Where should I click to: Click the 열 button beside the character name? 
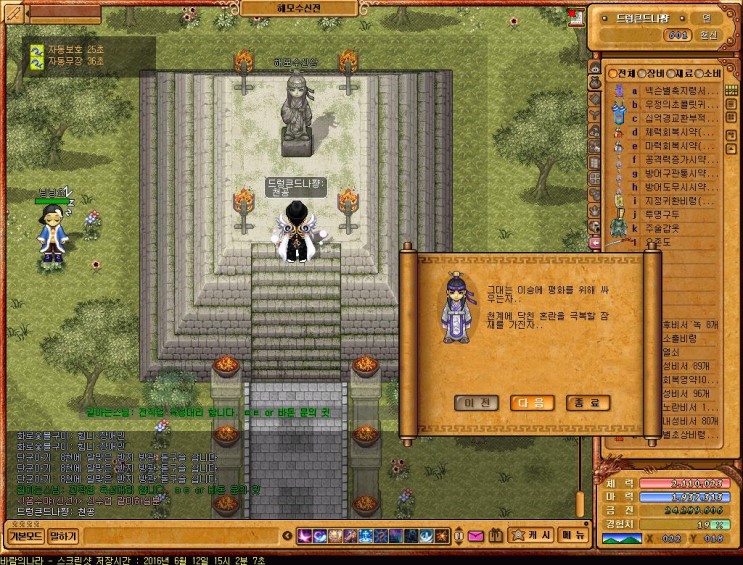[x=705, y=17]
